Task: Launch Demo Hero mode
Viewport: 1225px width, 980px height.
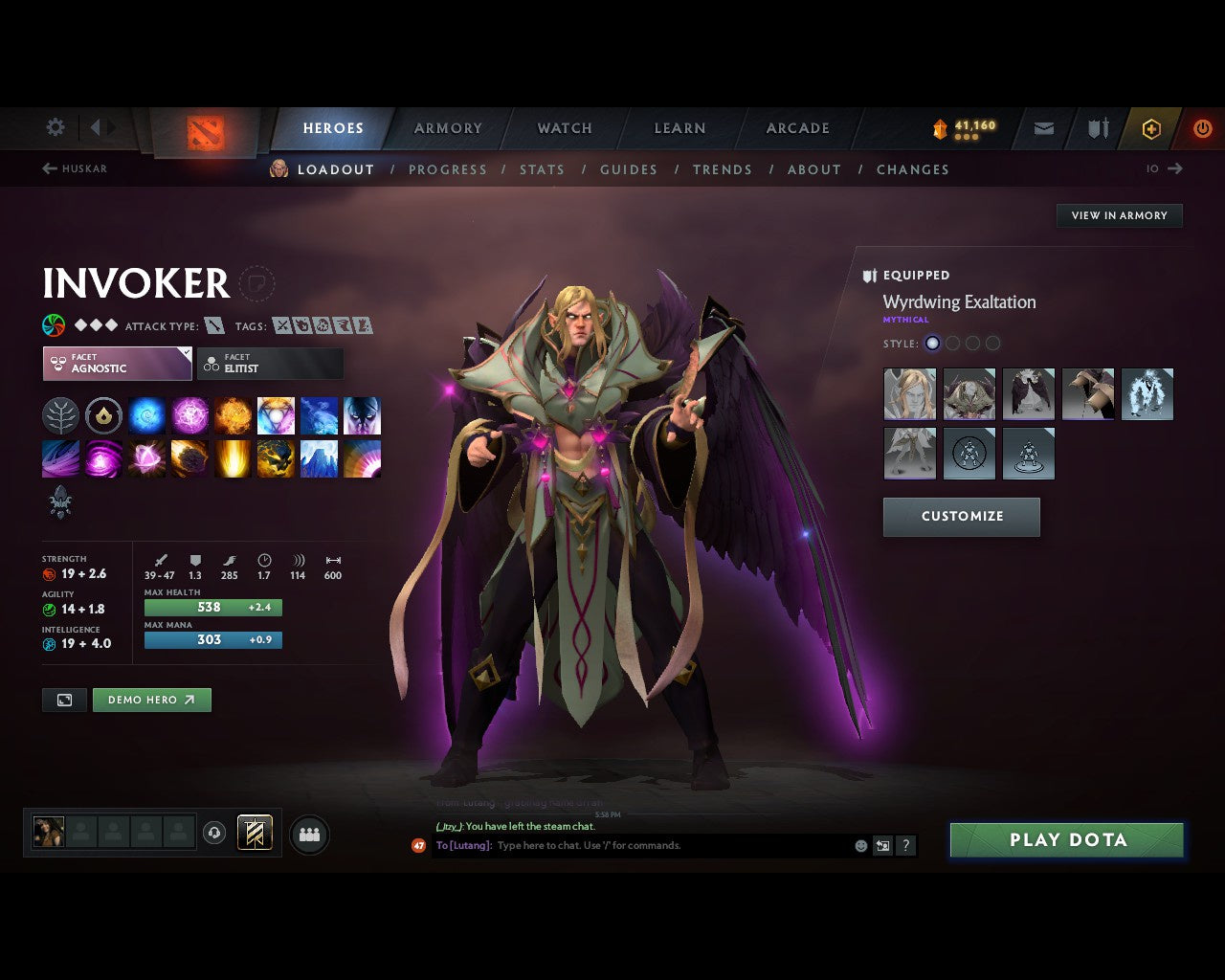Action: tap(151, 700)
